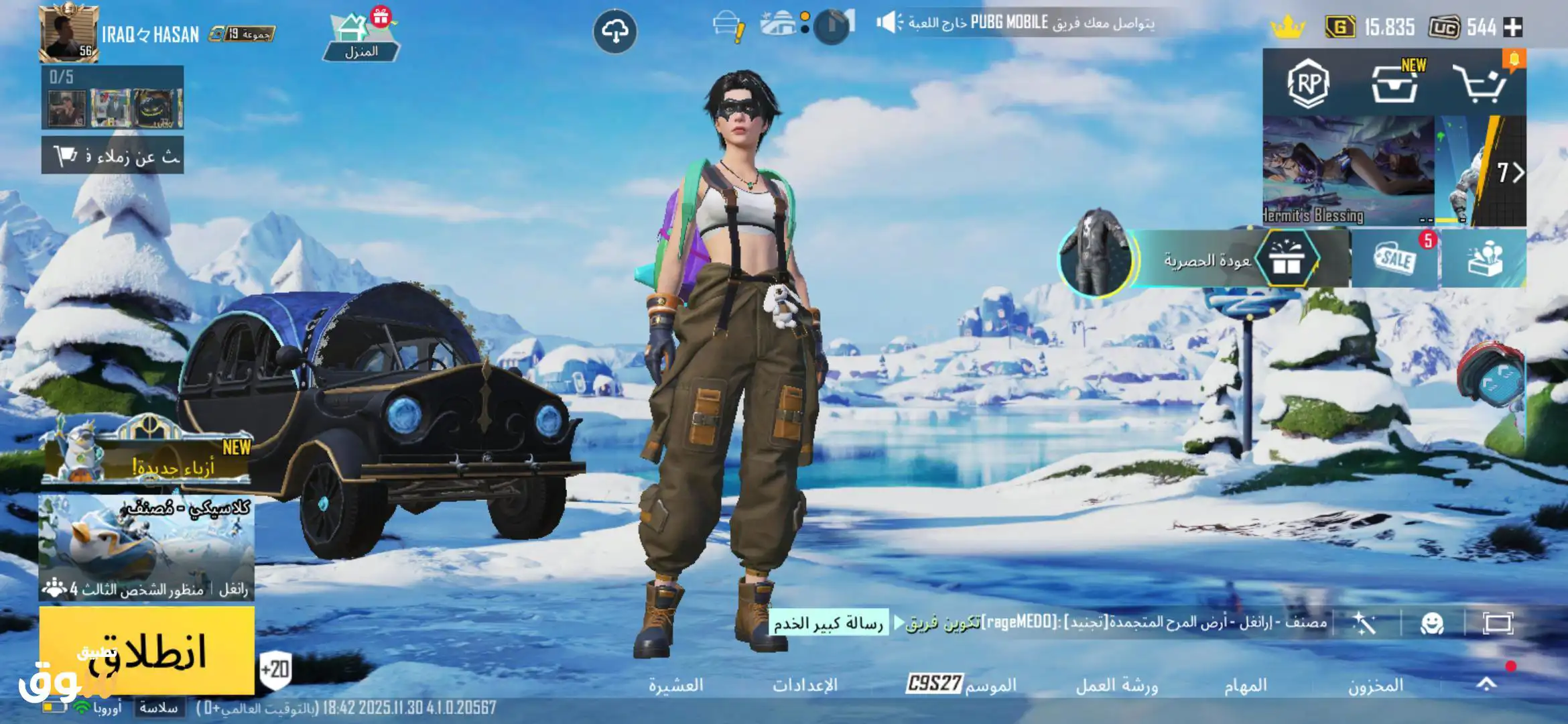1568x724 pixels.
Task: Open the Inventory (المخزون) menu
Action: pyautogui.click(x=1375, y=685)
